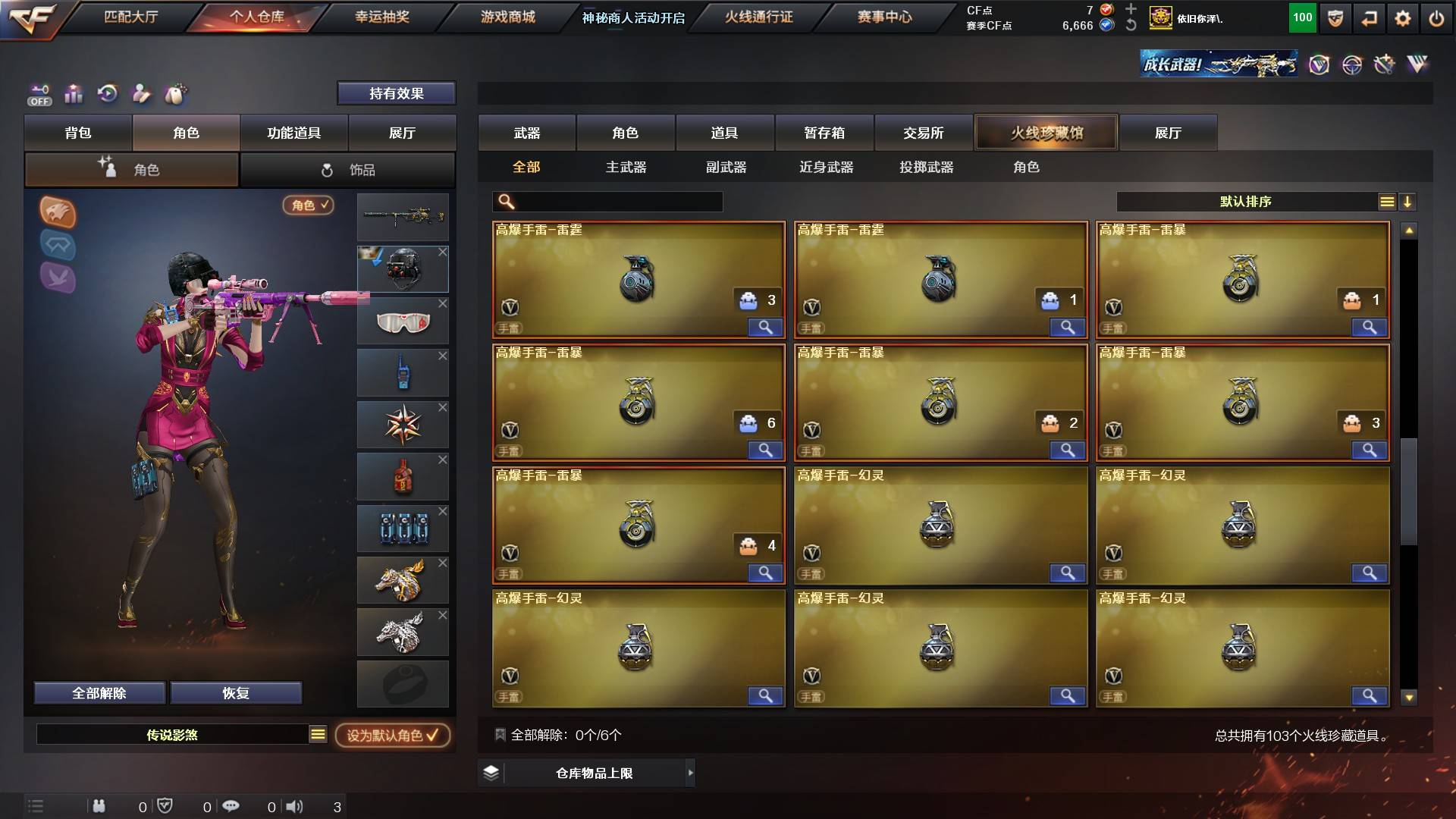1456x819 pixels.
Task: Open the chat bubble icon on bottom bar
Action: click(x=231, y=806)
